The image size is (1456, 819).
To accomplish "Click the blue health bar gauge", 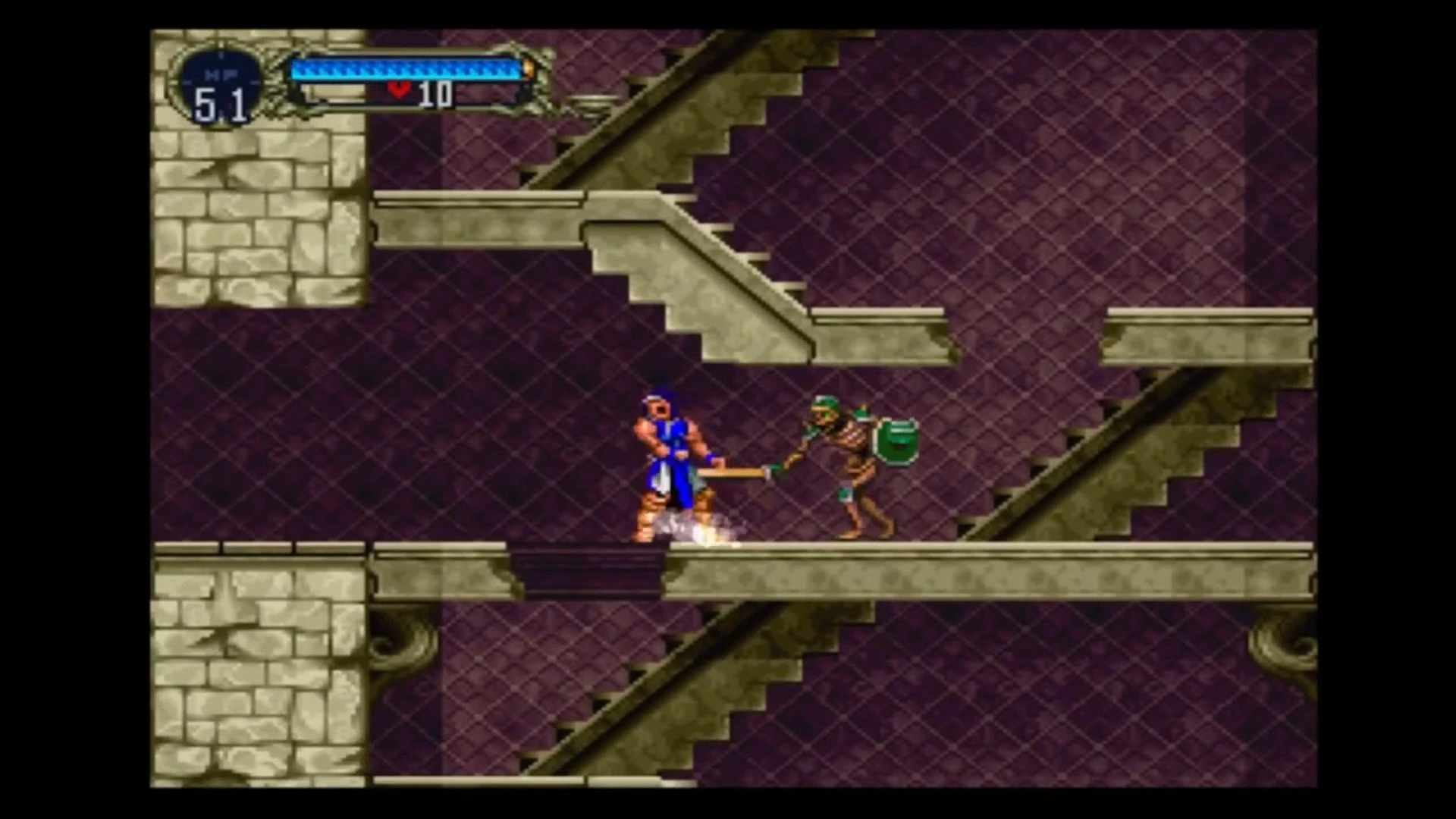I will coord(409,71).
